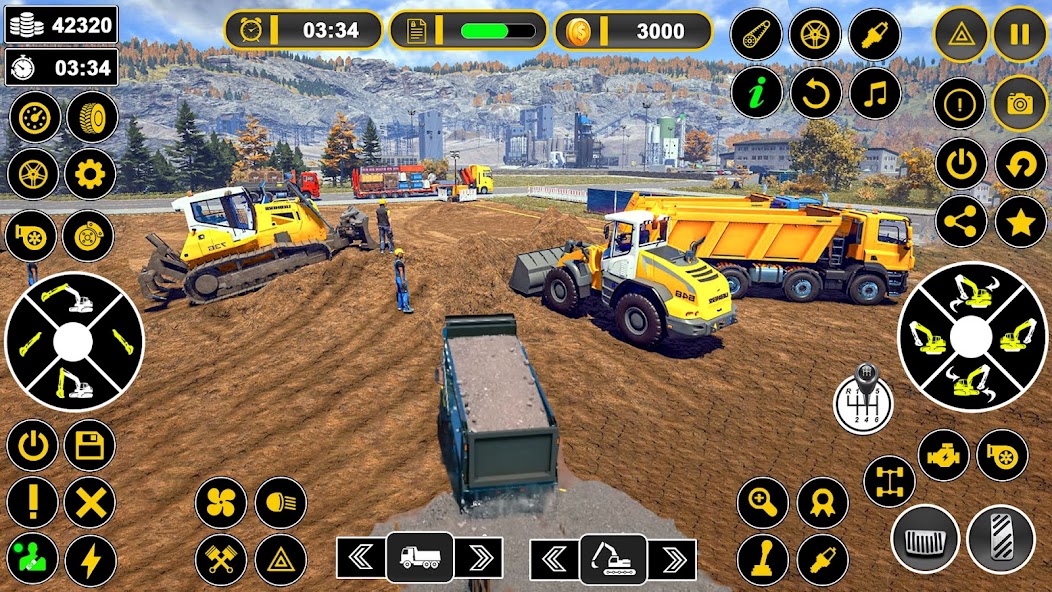Click the magnifier zoom-in icon
The width and height of the screenshot is (1052, 592).
(763, 503)
